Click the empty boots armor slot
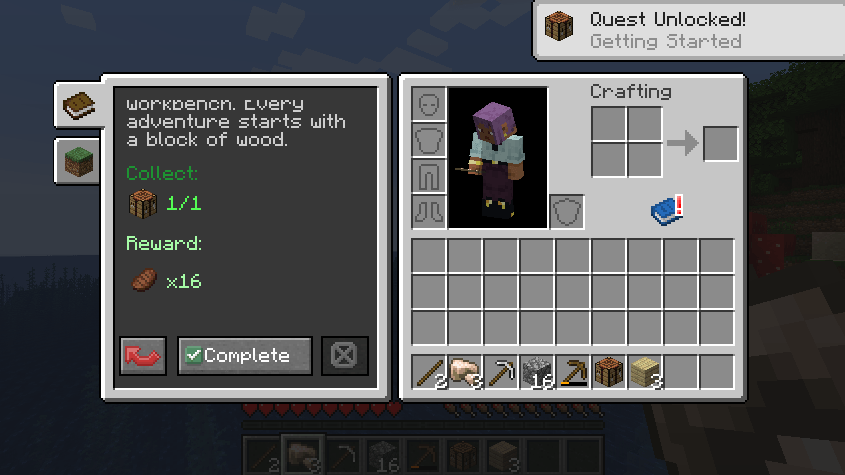This screenshot has height=475, width=845. pyautogui.click(x=429, y=212)
